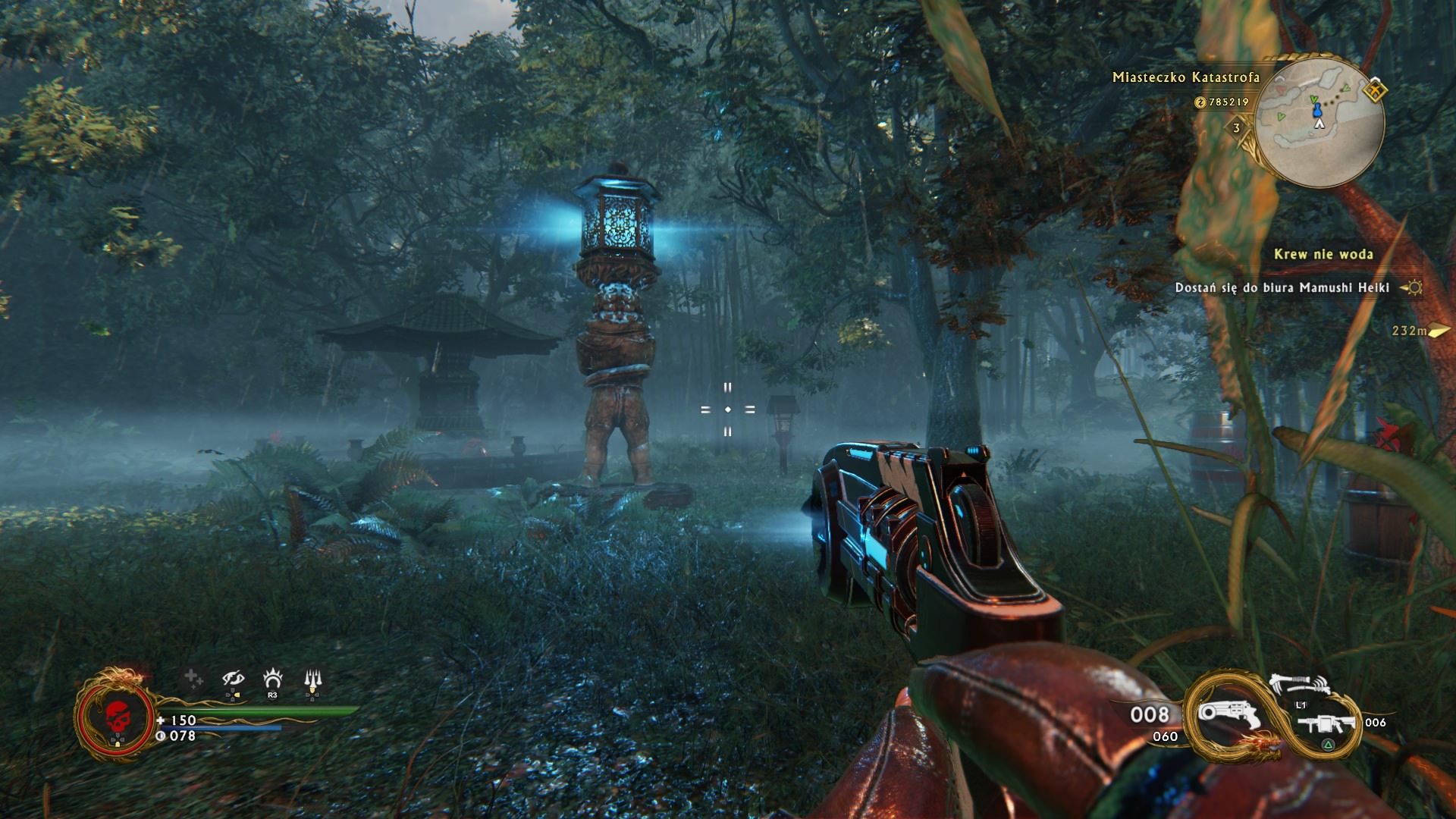Click the orange crossed-tools marker on minimap edge
Viewport: 1456px width, 819px height.
1375,91
